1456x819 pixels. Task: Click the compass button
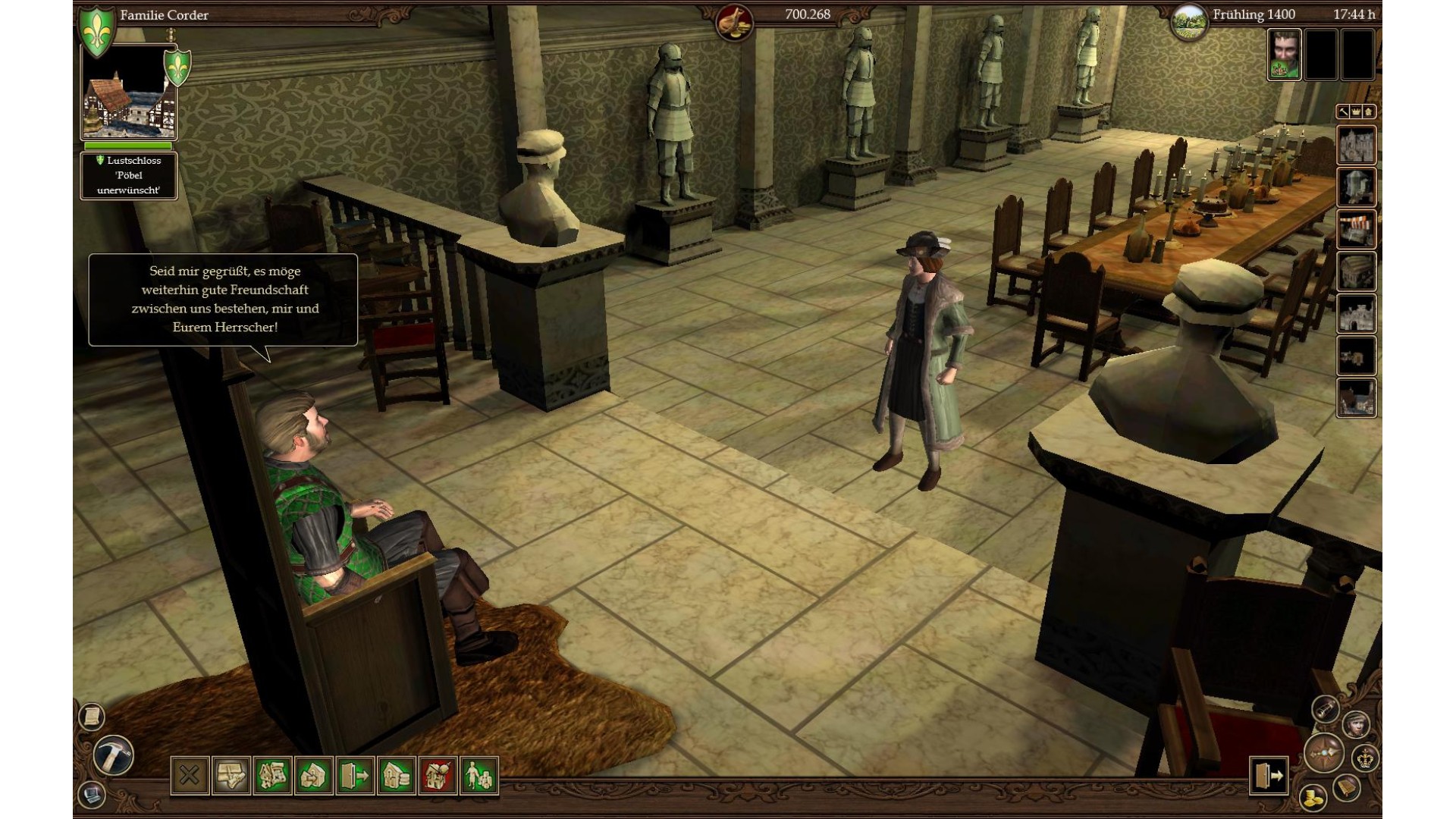(x=1324, y=754)
